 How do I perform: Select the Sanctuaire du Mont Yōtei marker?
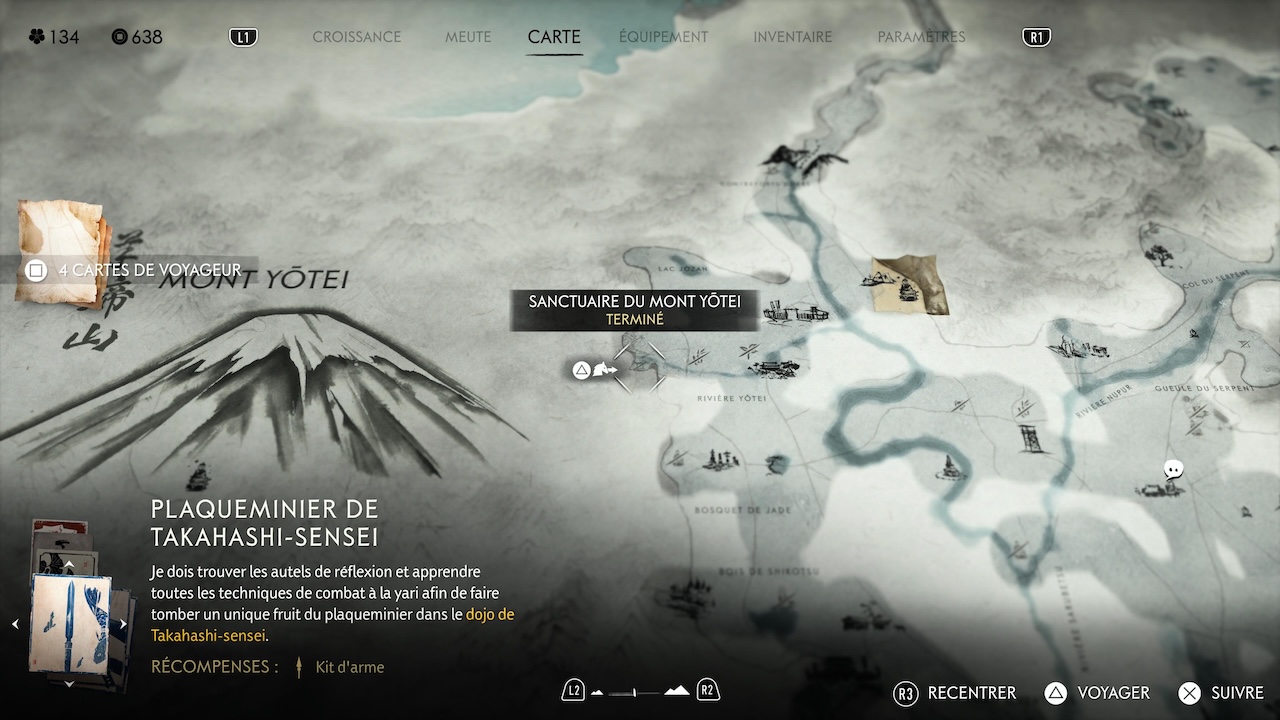640,368
